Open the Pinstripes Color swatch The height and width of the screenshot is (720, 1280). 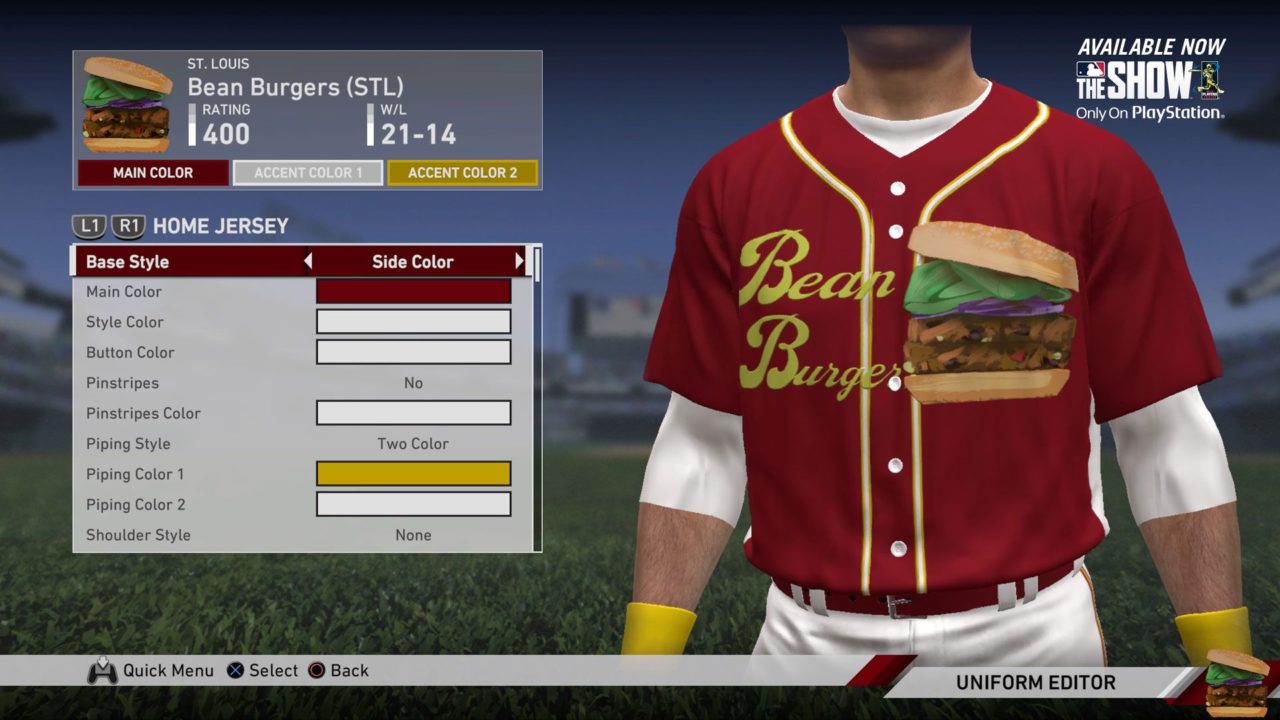tap(413, 413)
